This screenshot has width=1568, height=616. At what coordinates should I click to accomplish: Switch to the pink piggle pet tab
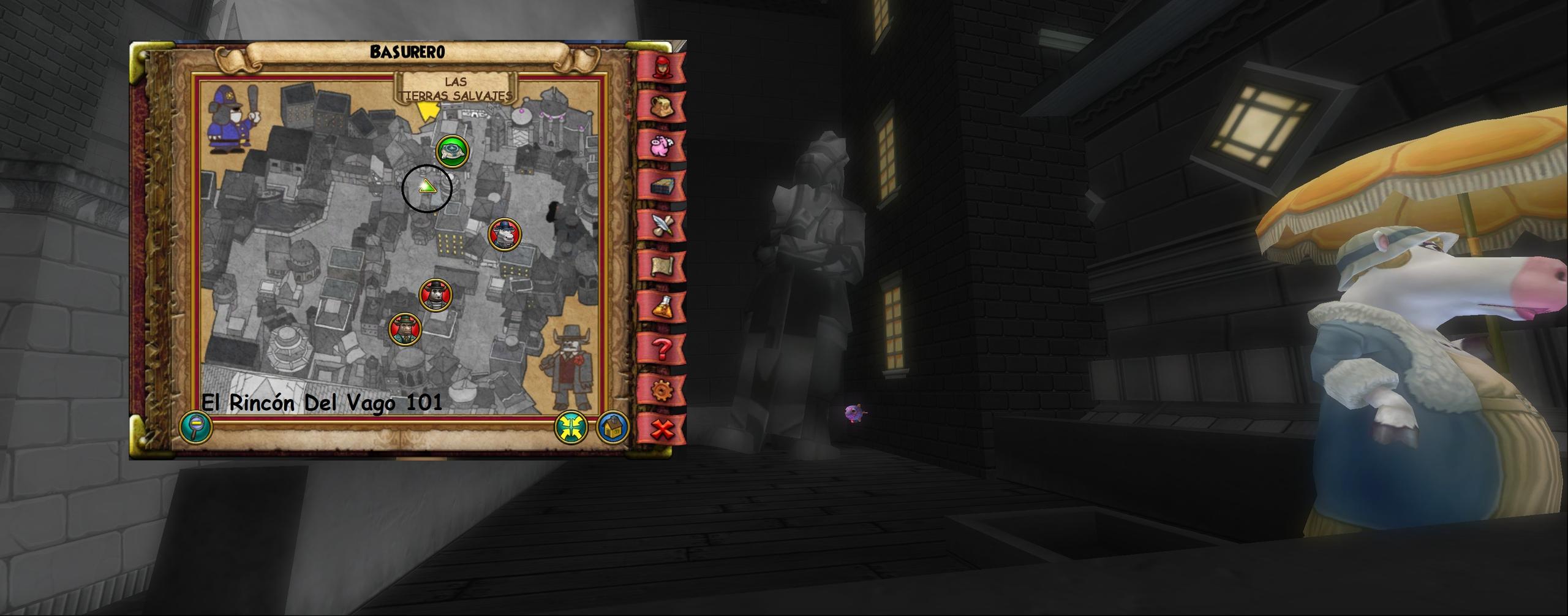click(x=661, y=145)
